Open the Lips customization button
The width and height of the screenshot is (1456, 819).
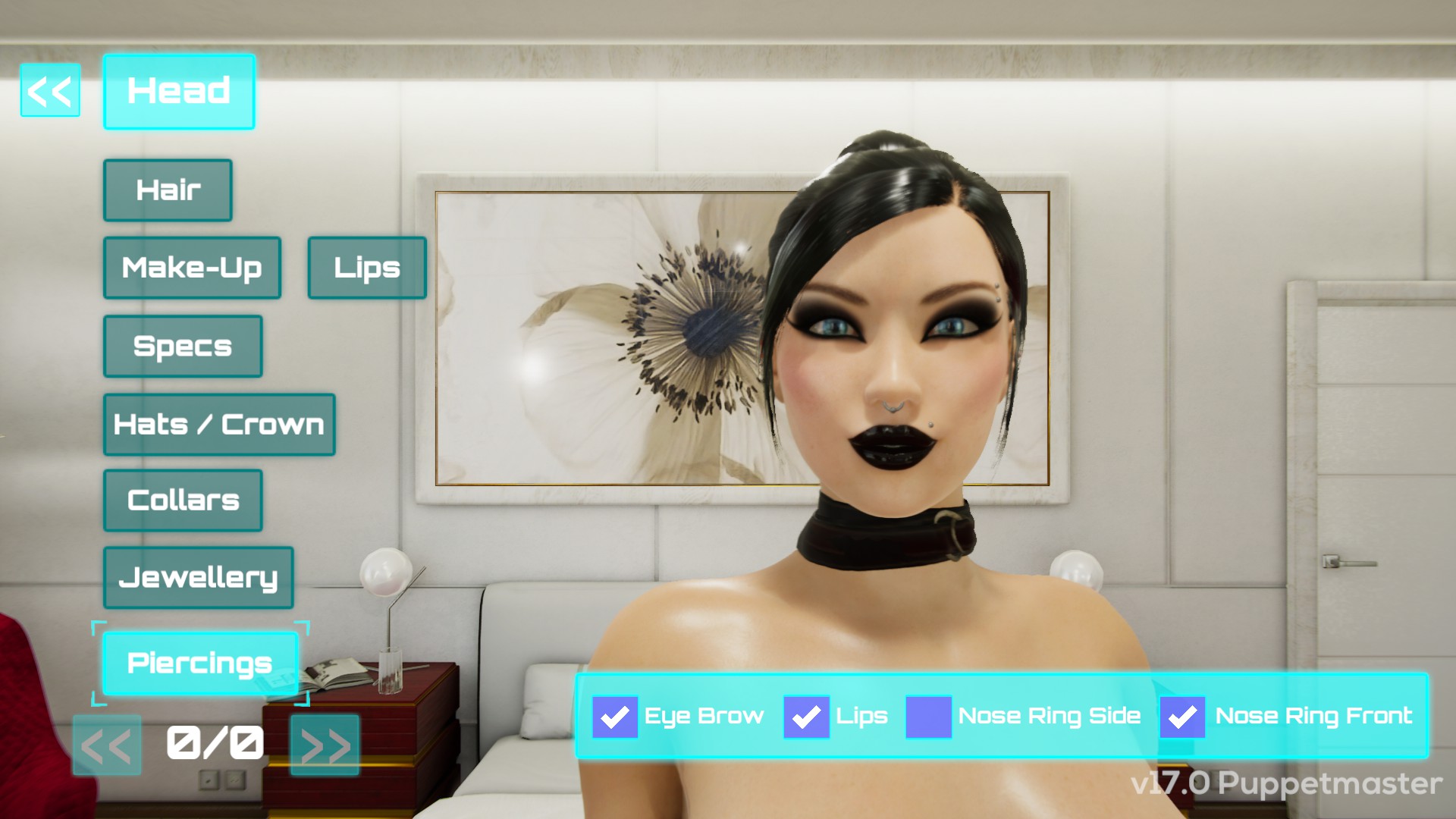[x=367, y=268]
